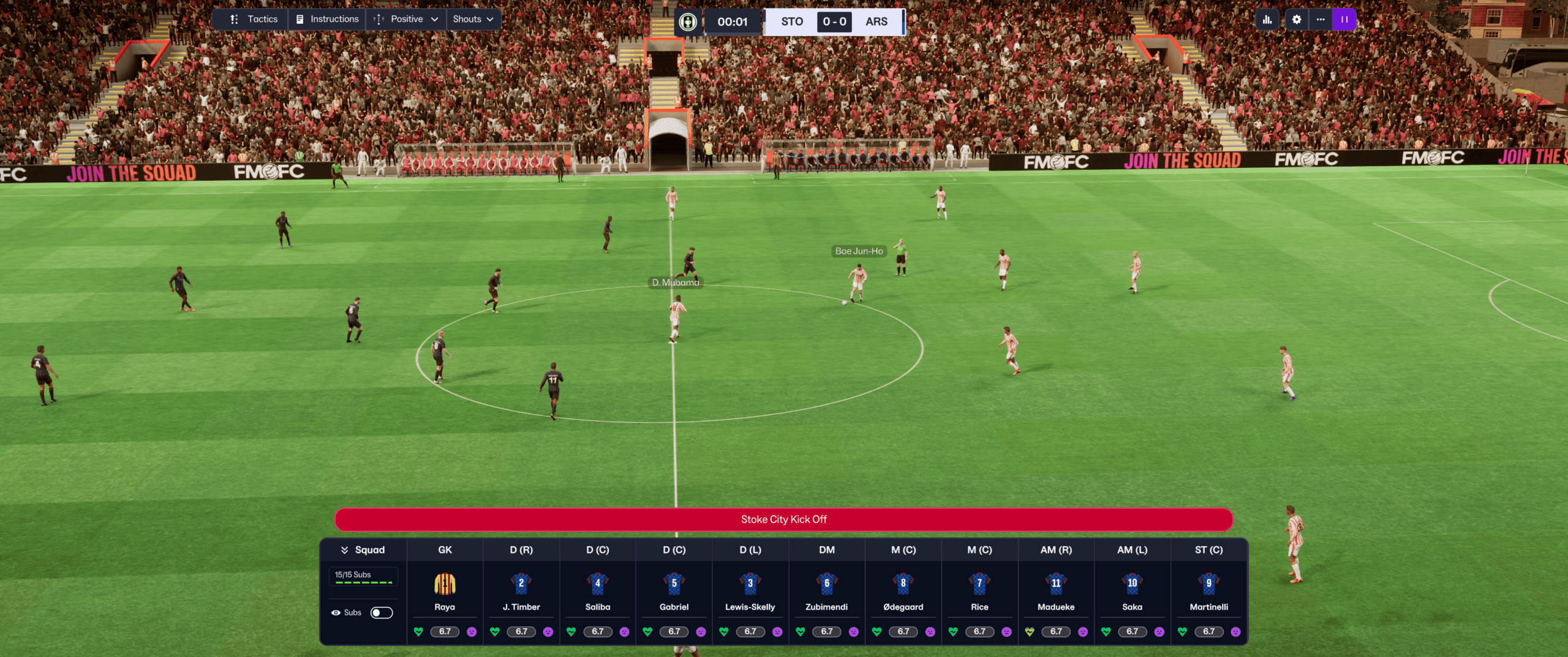Click the settings gear icon
This screenshot has height=657, width=1568.
coord(1296,19)
